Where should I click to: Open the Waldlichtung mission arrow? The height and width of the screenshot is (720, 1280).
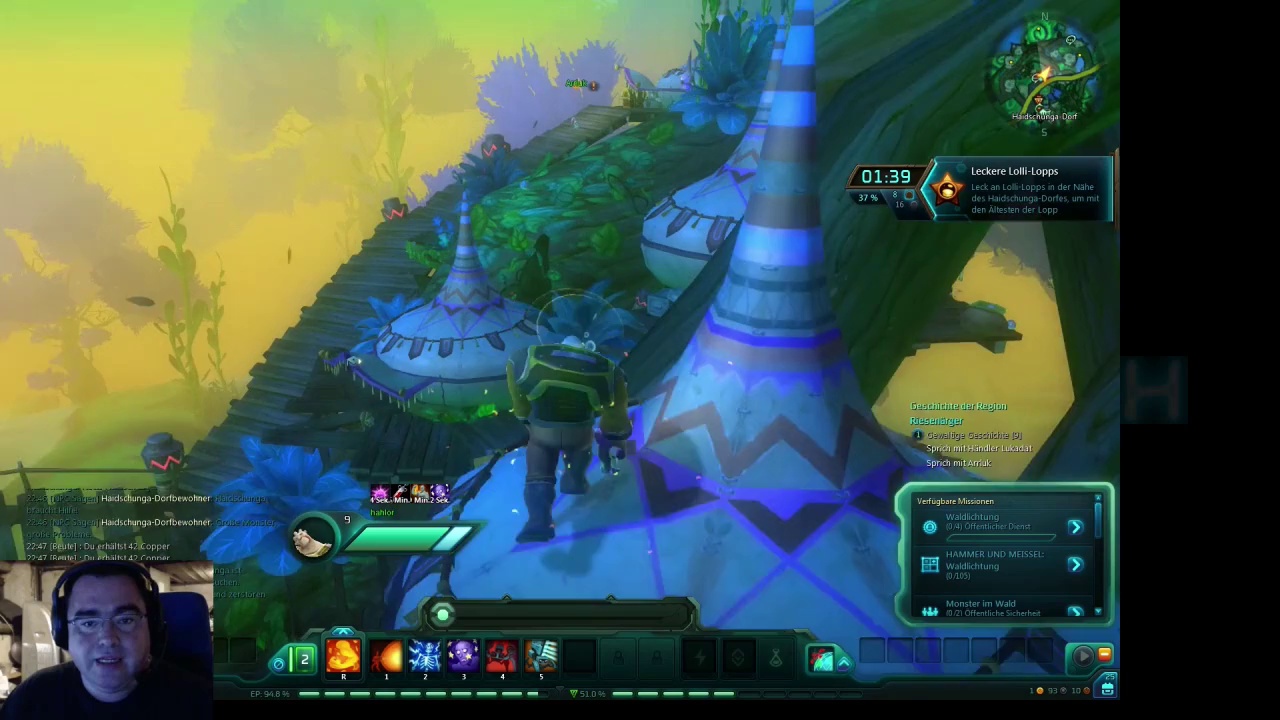click(x=1075, y=527)
